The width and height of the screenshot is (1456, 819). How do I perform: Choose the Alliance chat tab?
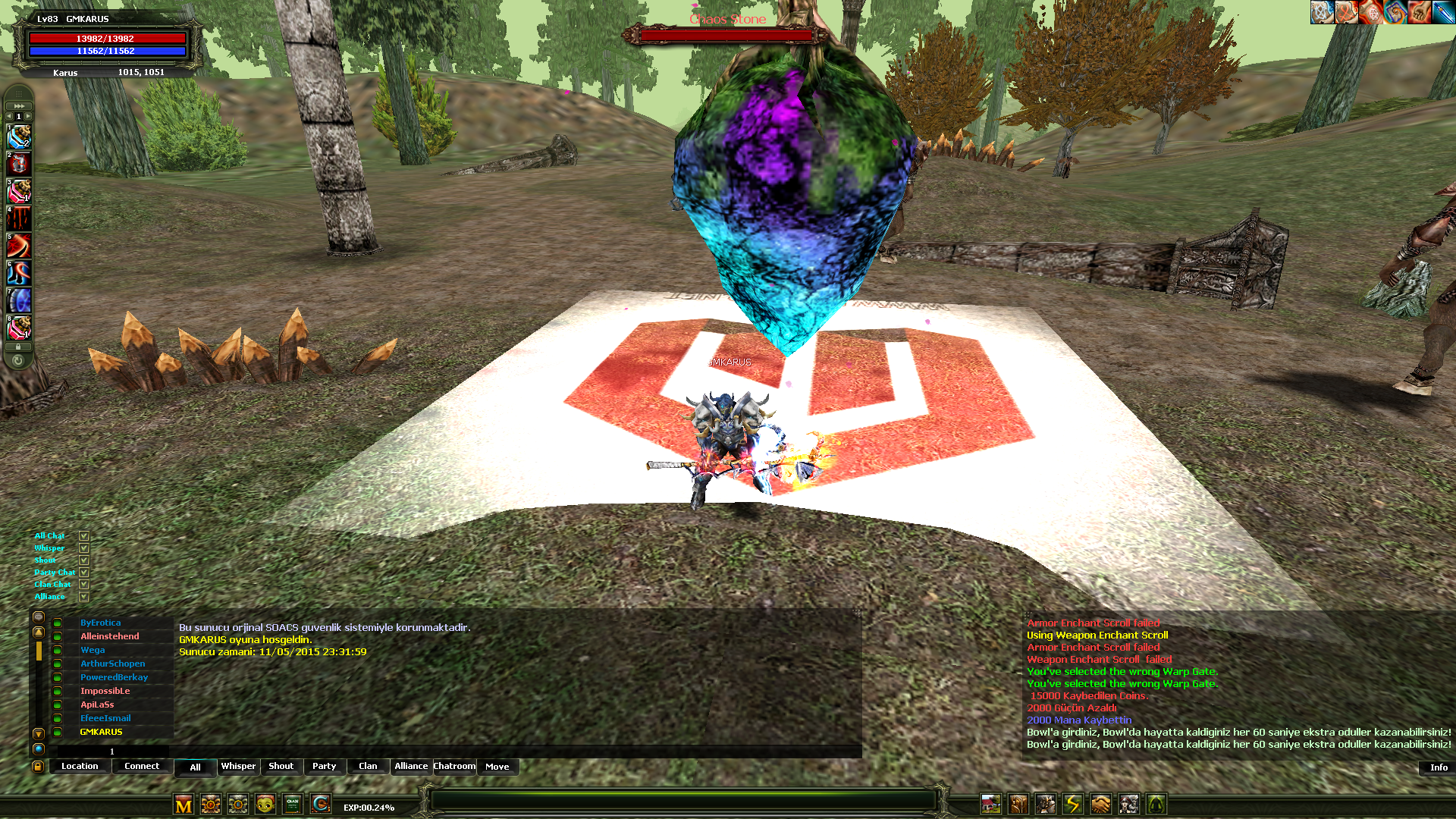coord(411,767)
